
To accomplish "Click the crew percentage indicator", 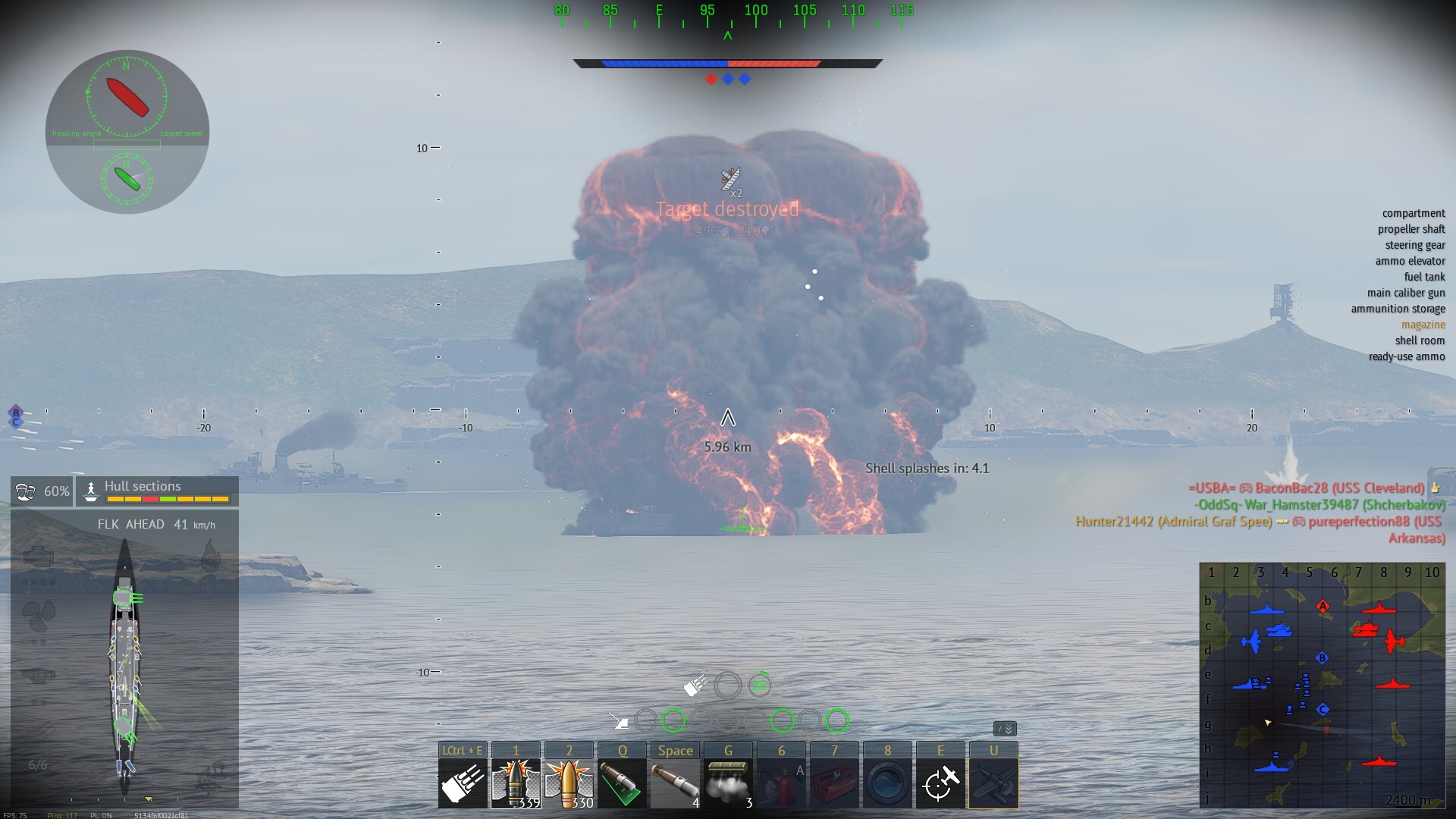I will (x=42, y=491).
